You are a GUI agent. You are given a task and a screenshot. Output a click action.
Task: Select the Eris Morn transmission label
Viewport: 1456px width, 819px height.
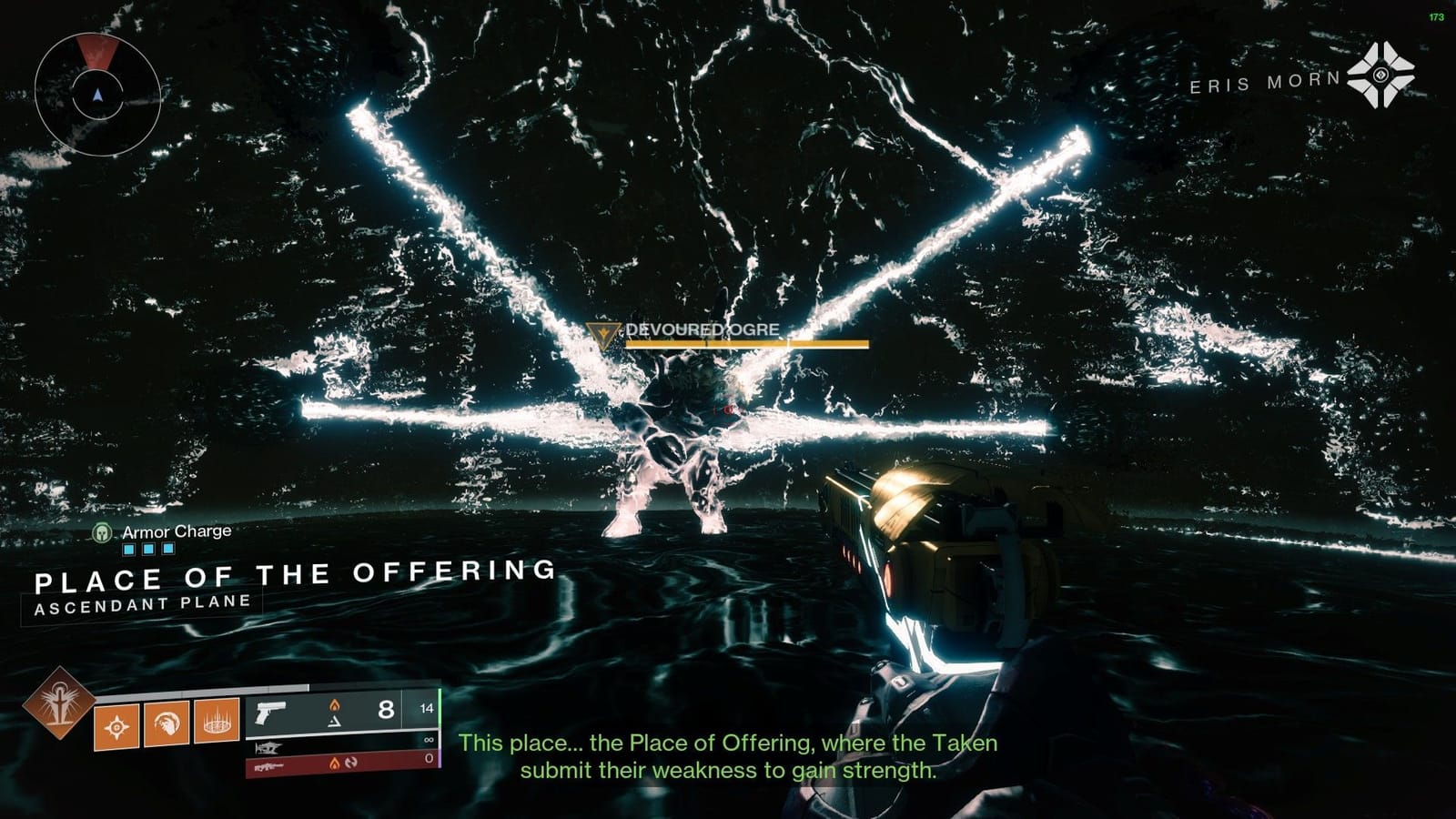[x=1265, y=86]
